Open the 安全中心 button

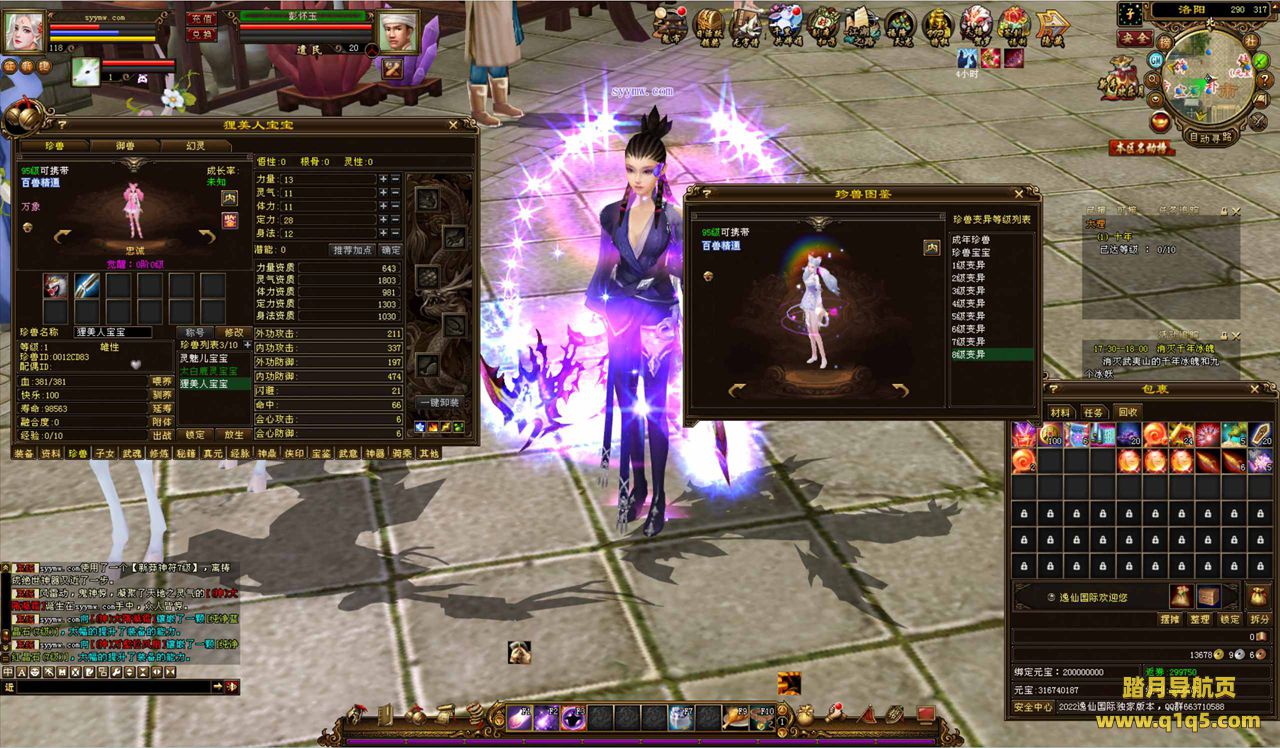tap(1033, 706)
